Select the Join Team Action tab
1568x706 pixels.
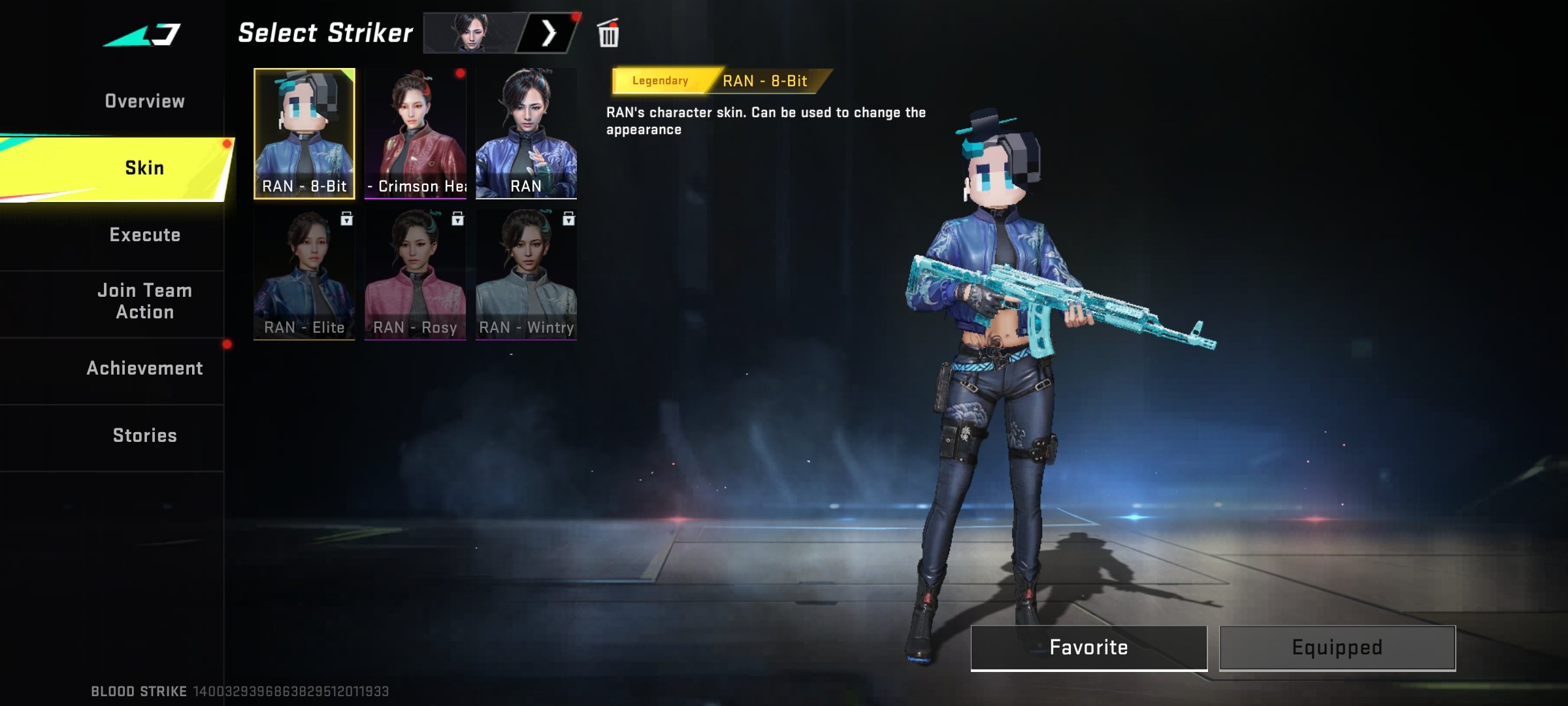(x=144, y=301)
